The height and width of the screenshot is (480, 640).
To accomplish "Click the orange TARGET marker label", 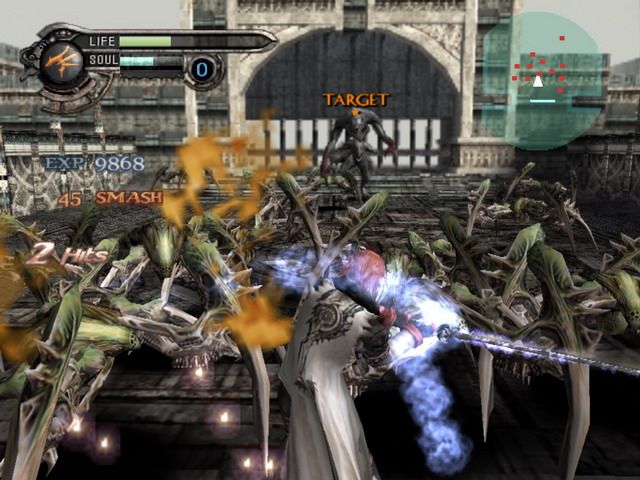I will 356,100.
